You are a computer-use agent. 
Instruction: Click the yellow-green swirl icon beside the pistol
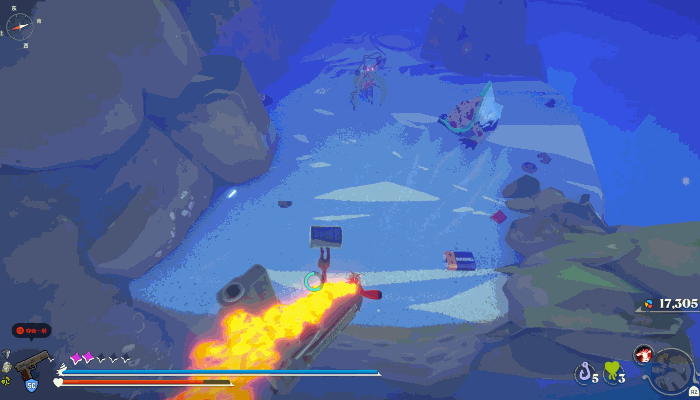7,382
